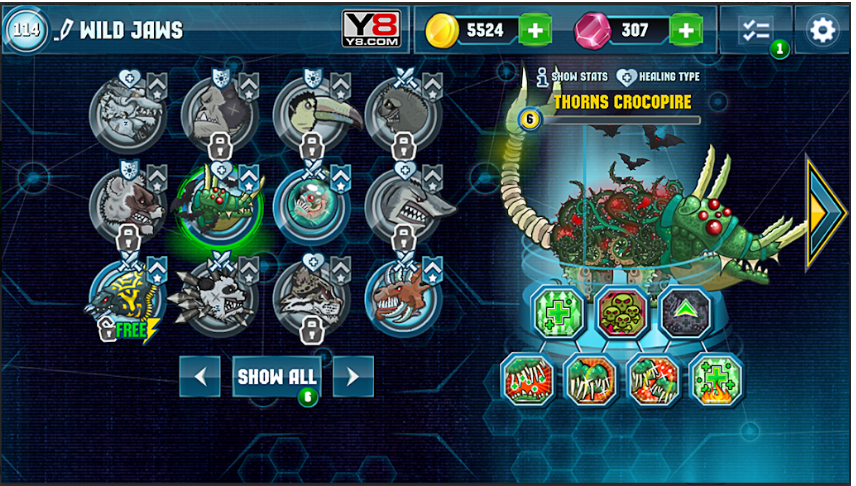This screenshot has height=486, width=856.
Task: Buy more pink gems
Action: (x=685, y=30)
